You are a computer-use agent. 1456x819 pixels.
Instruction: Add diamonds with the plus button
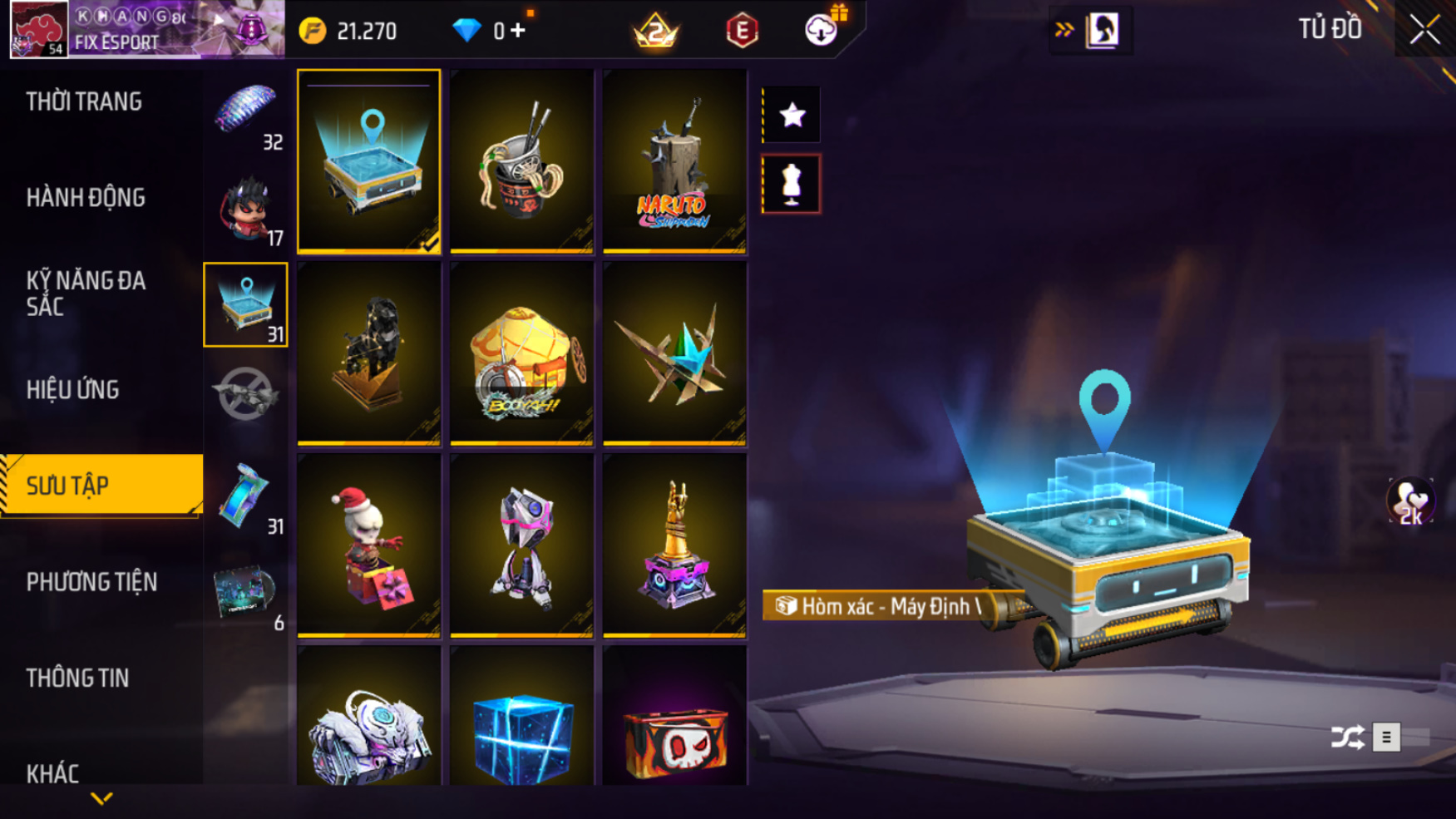tap(518, 31)
